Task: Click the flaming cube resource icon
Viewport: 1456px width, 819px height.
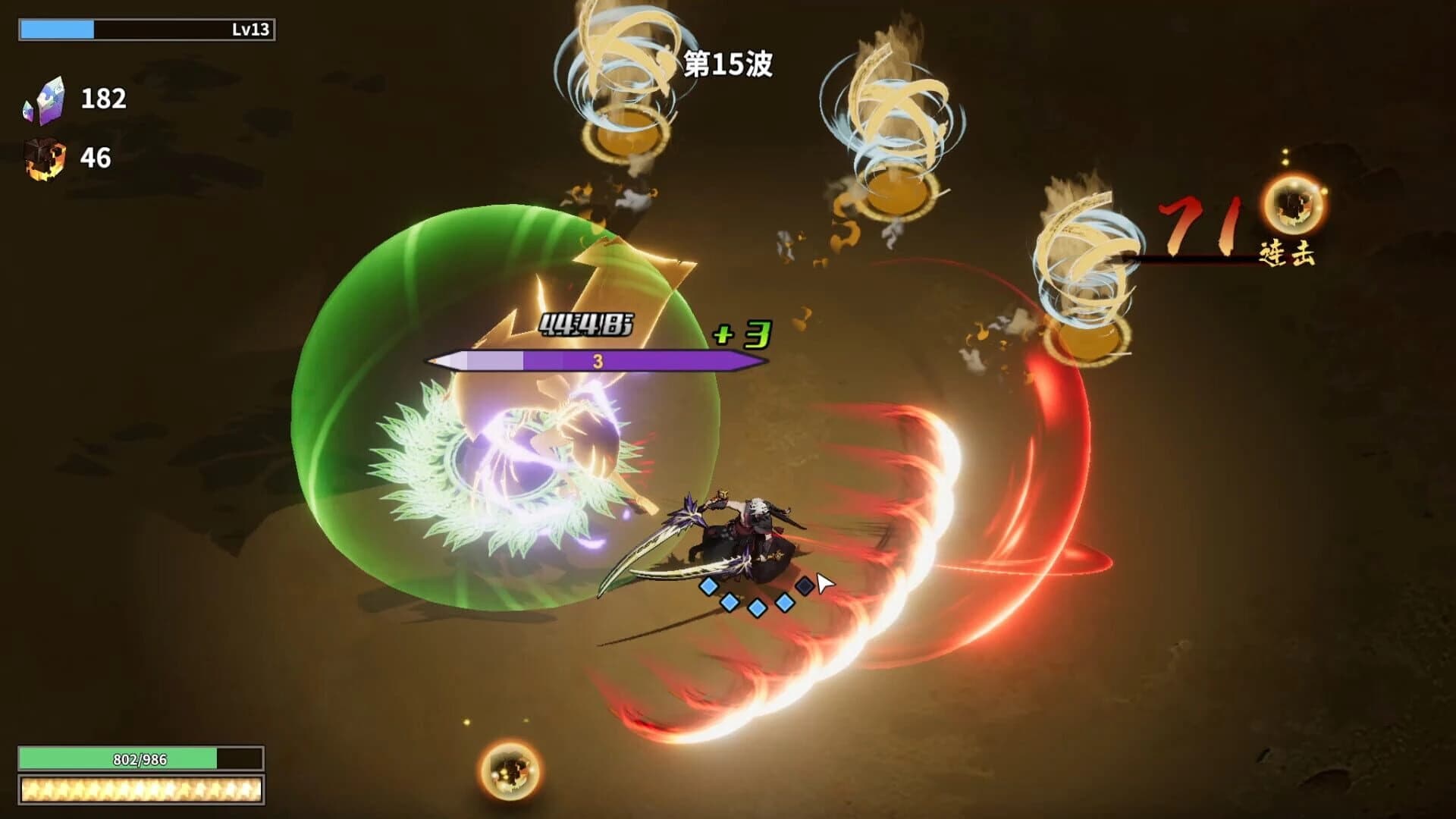Action: [47, 158]
